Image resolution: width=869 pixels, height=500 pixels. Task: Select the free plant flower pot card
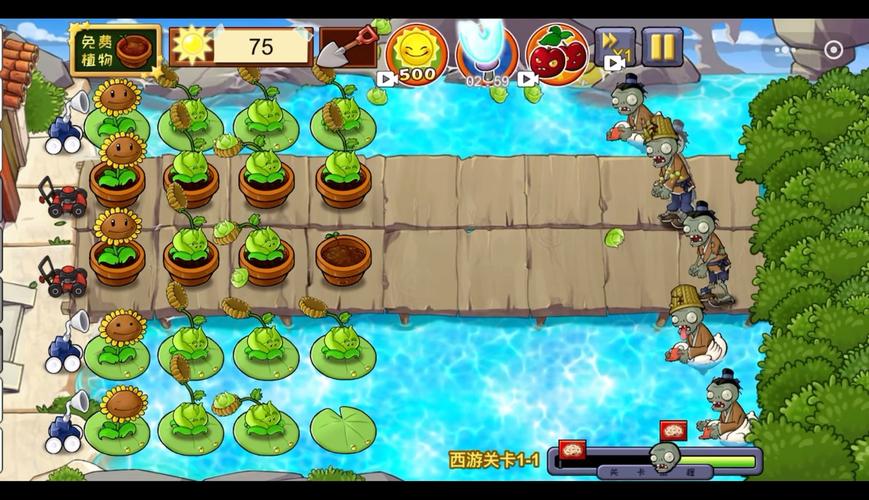116,50
